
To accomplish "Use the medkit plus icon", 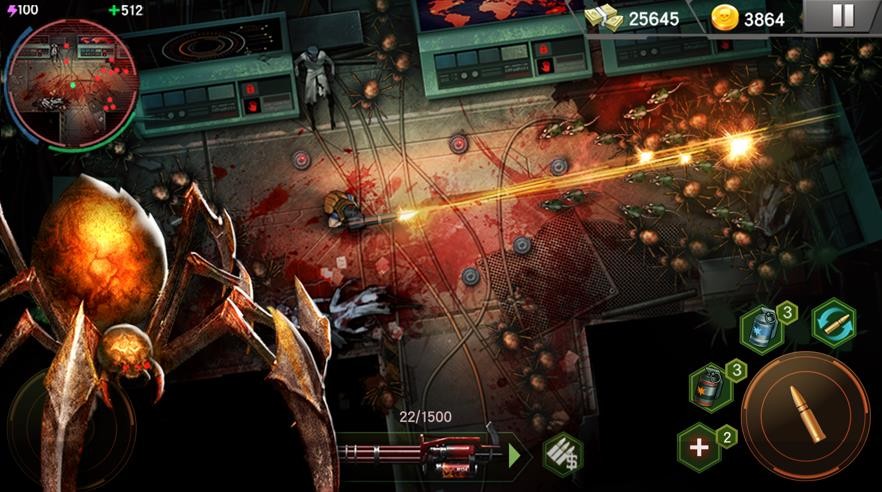I will 699,447.
